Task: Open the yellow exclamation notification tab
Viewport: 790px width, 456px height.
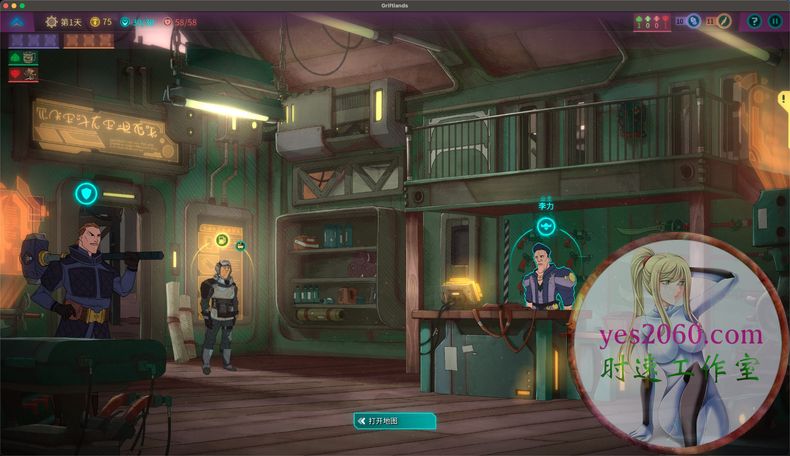Action: pyautogui.click(x=783, y=99)
